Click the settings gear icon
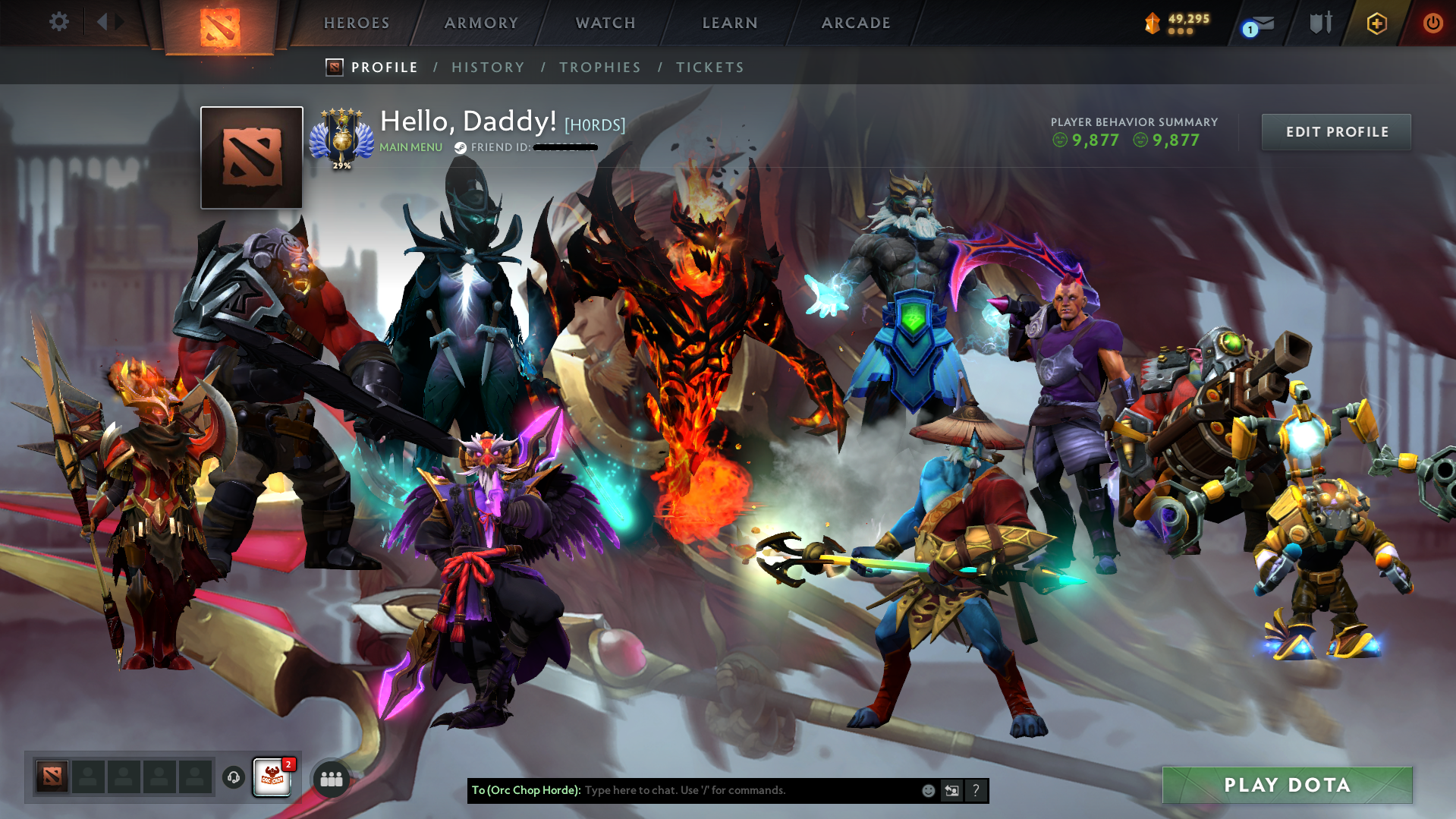Image resolution: width=1456 pixels, height=819 pixels. (58, 22)
